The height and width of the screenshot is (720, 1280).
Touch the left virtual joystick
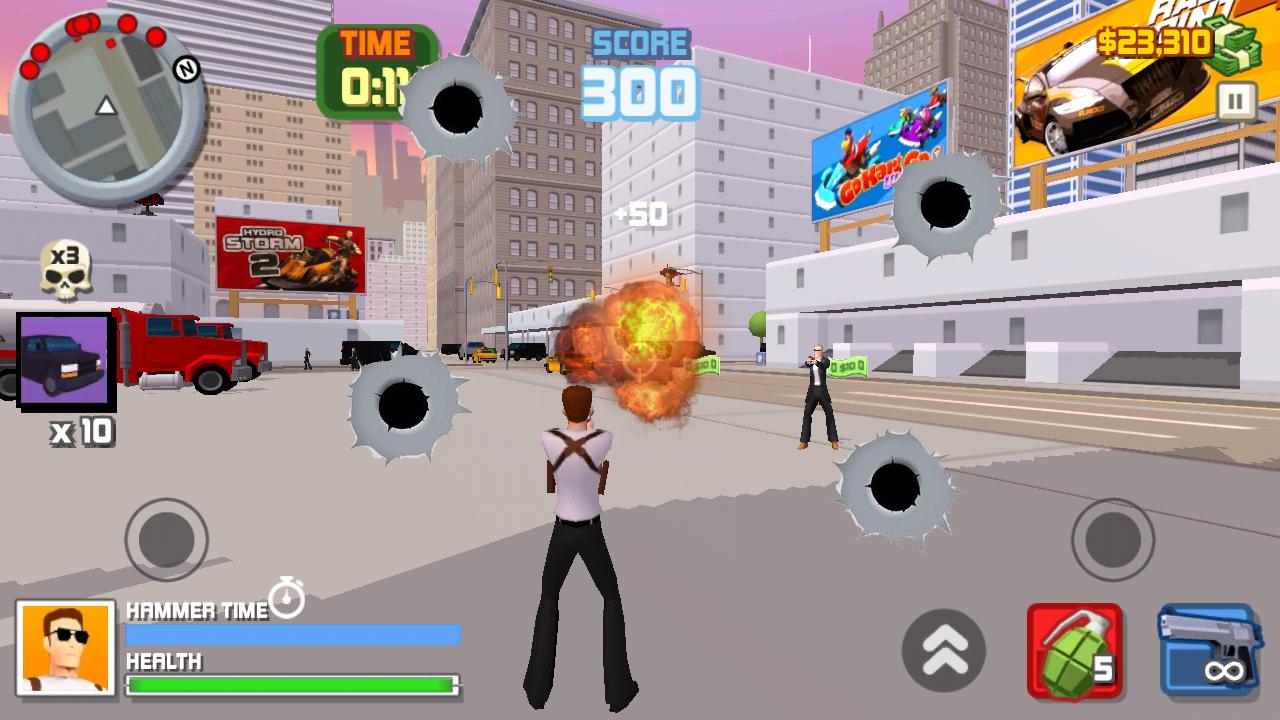pos(166,540)
